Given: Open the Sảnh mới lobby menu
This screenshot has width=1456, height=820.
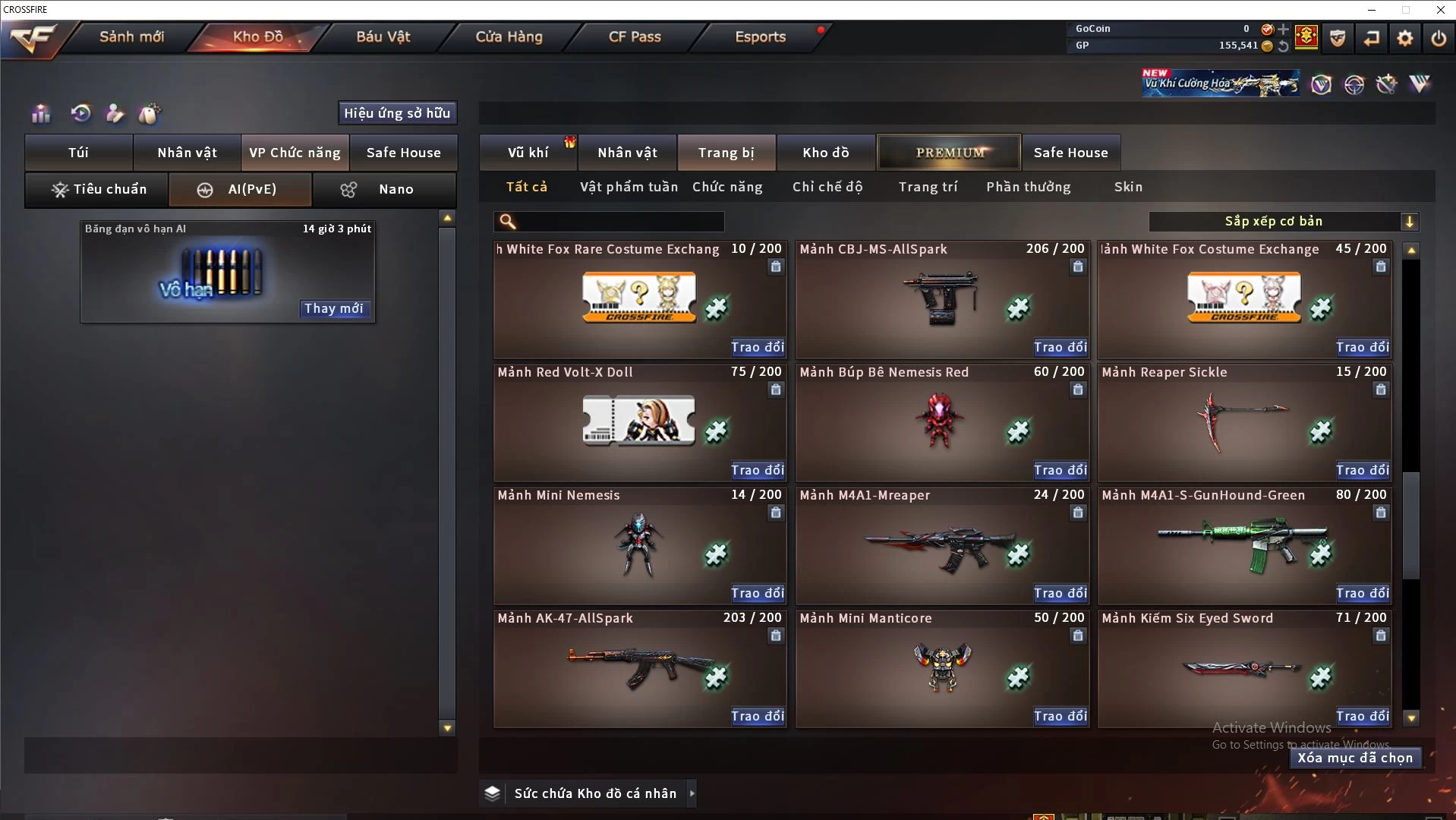Looking at the screenshot, I should pos(131,36).
